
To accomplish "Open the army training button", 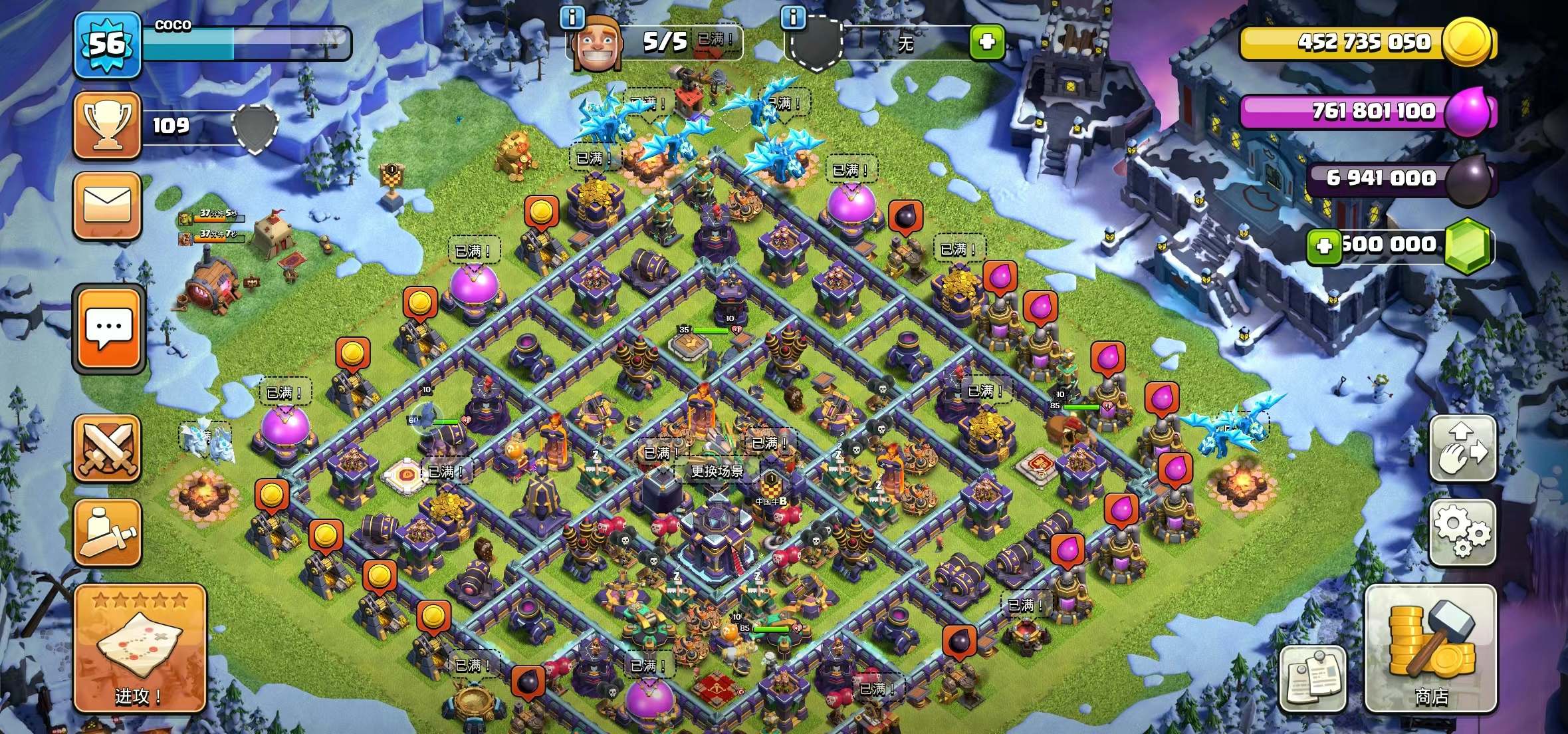I will point(108,533).
